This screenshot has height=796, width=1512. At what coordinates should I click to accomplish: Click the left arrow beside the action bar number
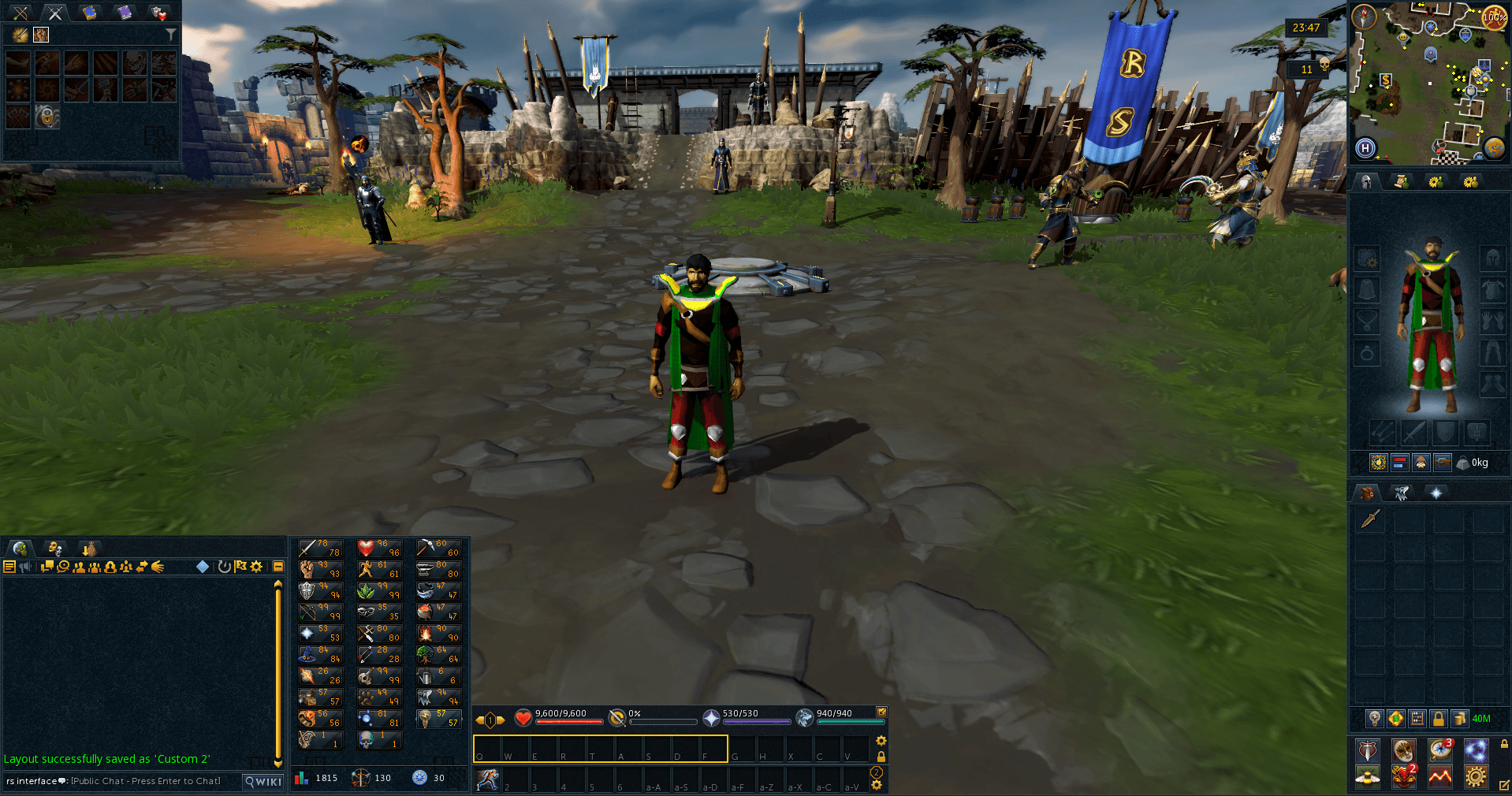click(x=479, y=720)
